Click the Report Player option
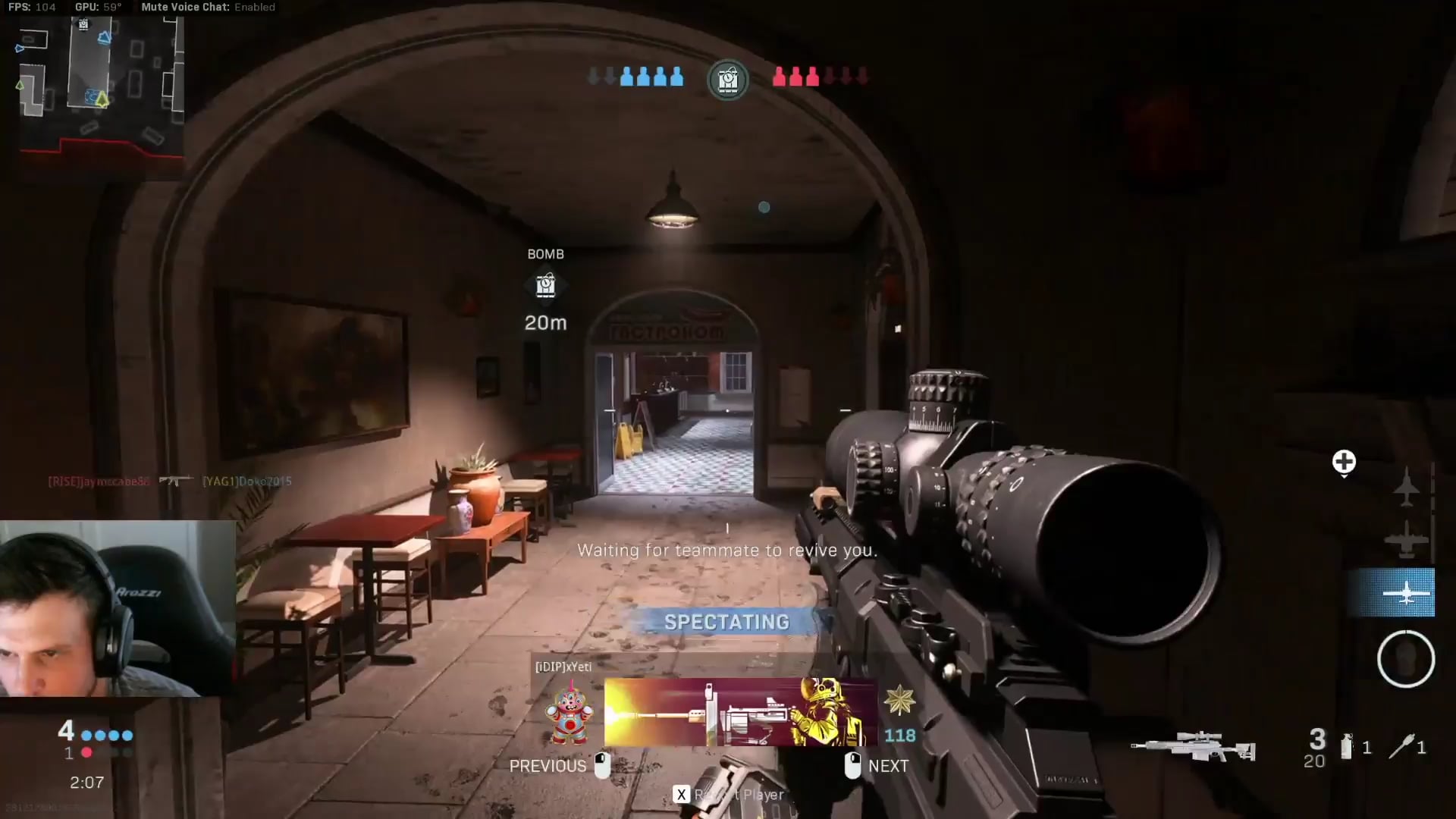1456x819 pixels. [x=730, y=795]
